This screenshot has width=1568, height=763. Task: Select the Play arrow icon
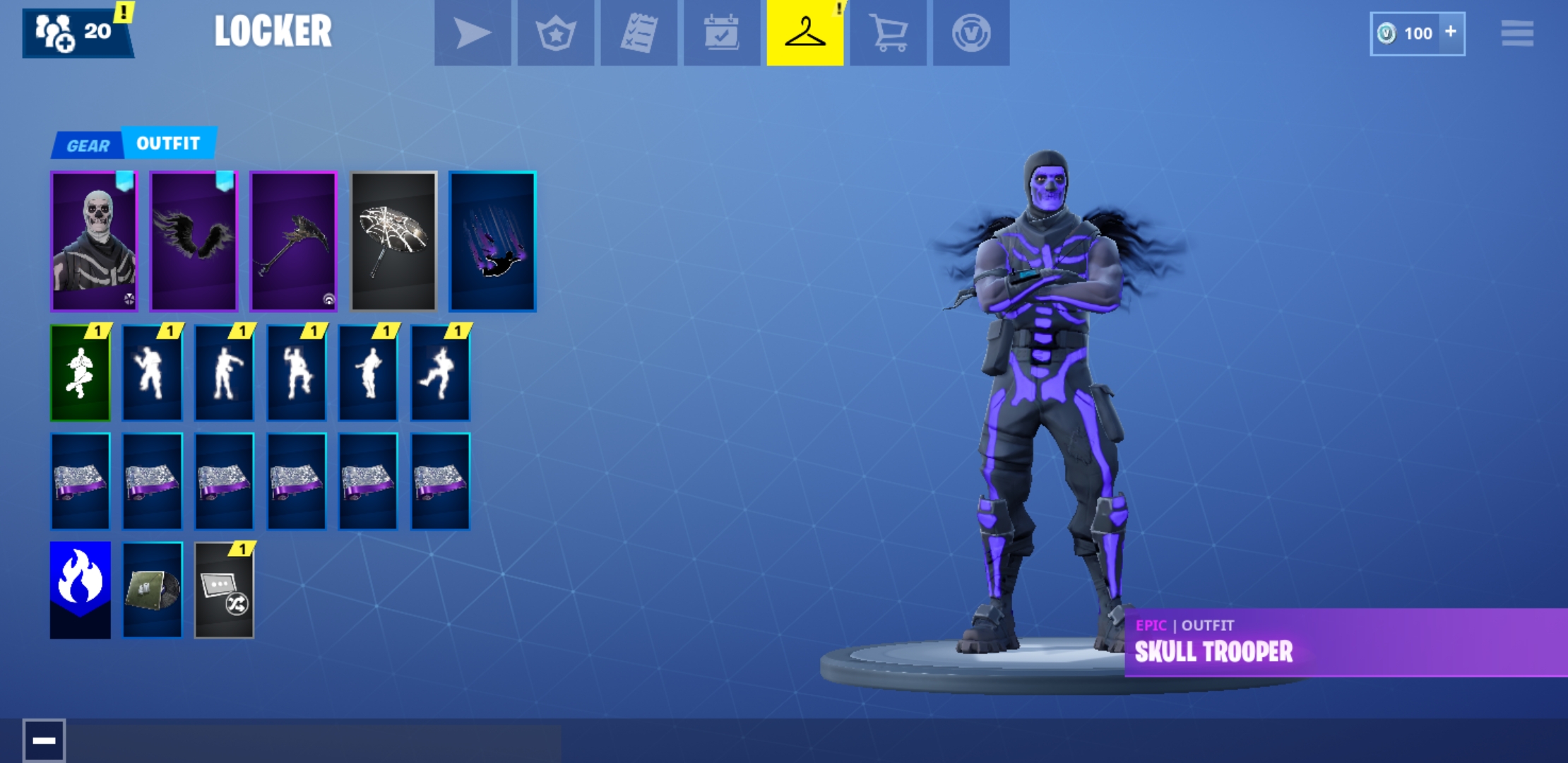[x=473, y=32]
